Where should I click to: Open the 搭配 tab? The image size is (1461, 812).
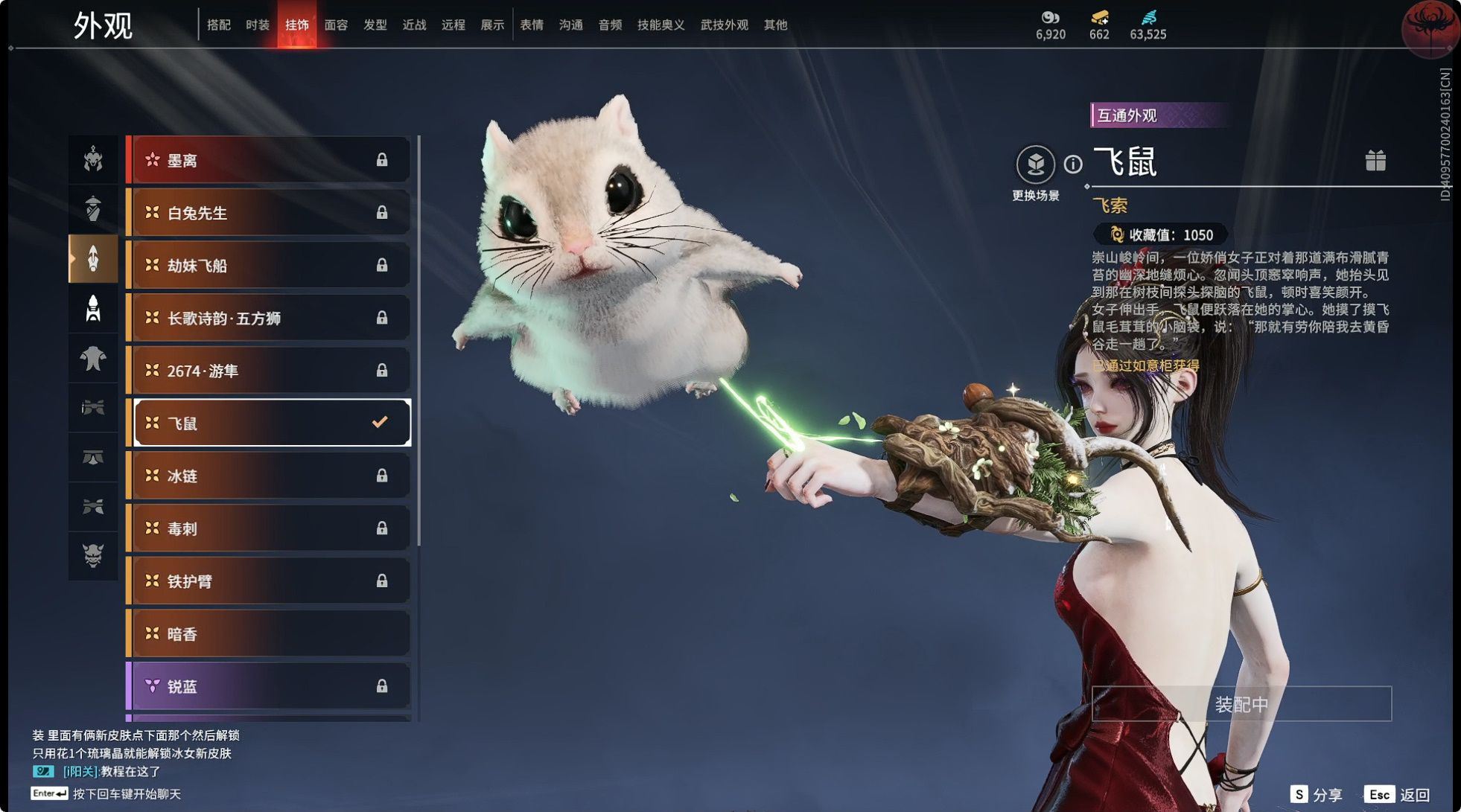tap(218, 25)
